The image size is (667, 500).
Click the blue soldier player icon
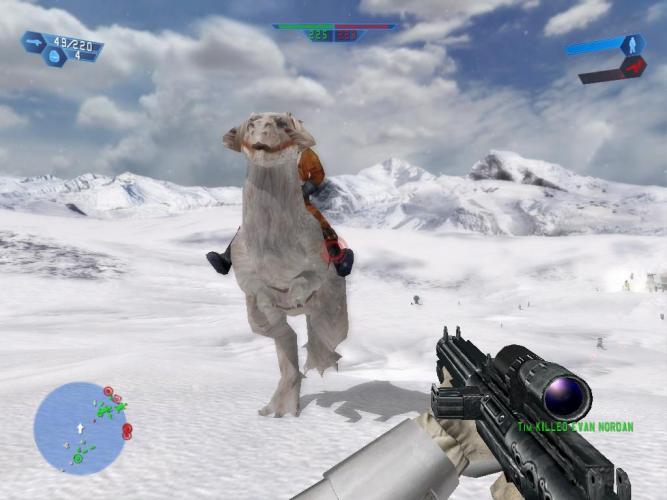coord(632,45)
